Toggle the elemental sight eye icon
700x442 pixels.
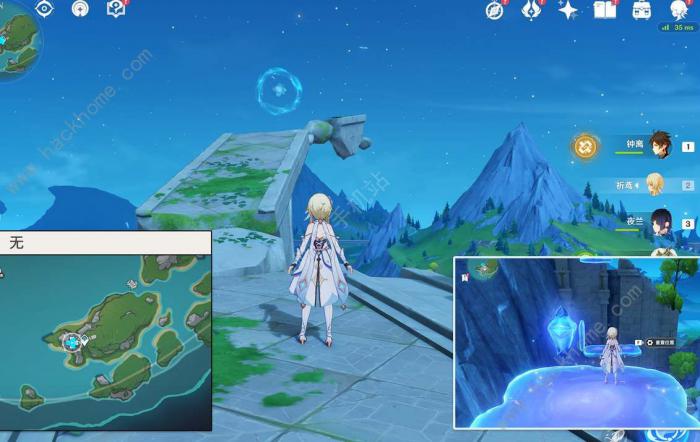[x=44, y=9]
